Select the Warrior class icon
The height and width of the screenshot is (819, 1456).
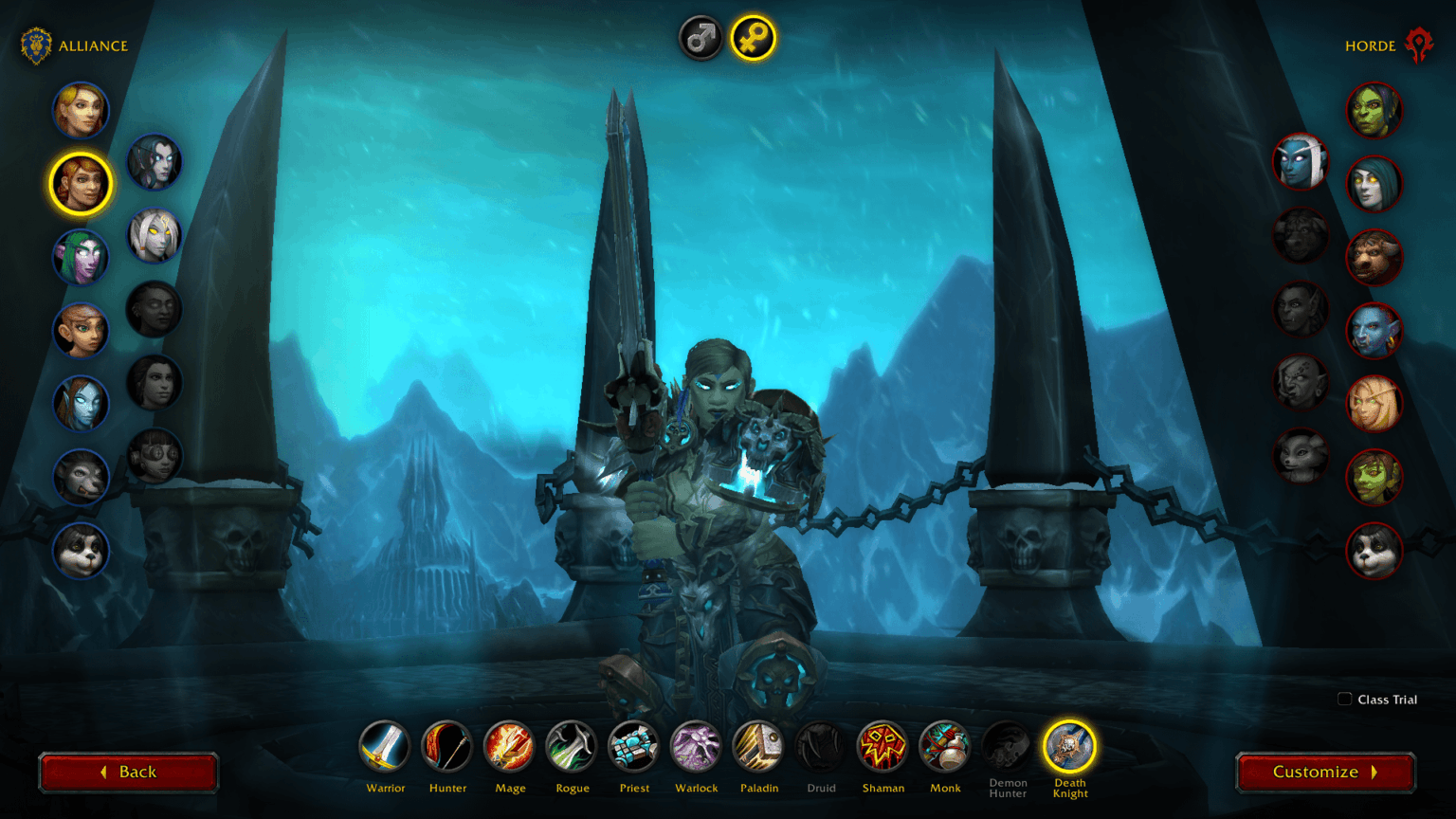click(x=386, y=746)
